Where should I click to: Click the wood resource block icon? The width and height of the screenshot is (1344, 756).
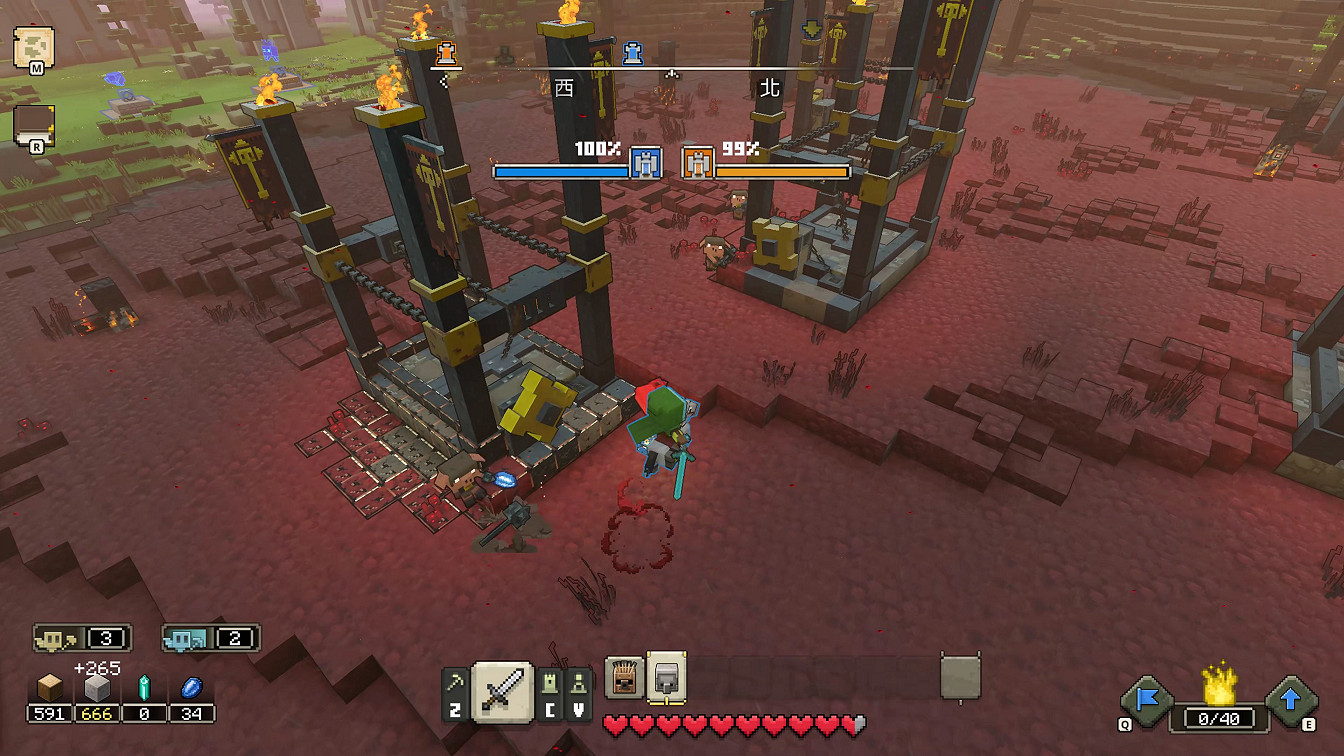[x=49, y=688]
